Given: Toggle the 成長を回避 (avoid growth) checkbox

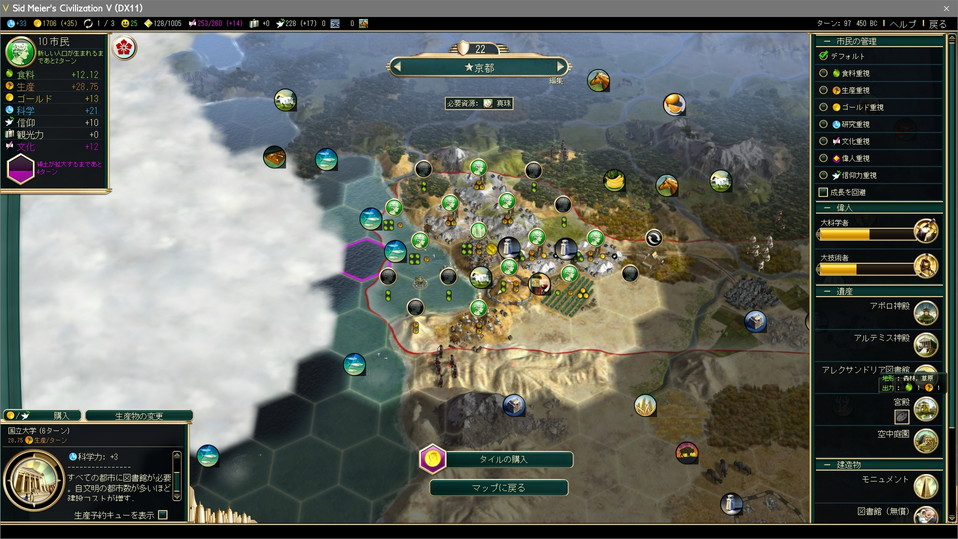Looking at the screenshot, I should pos(823,192).
